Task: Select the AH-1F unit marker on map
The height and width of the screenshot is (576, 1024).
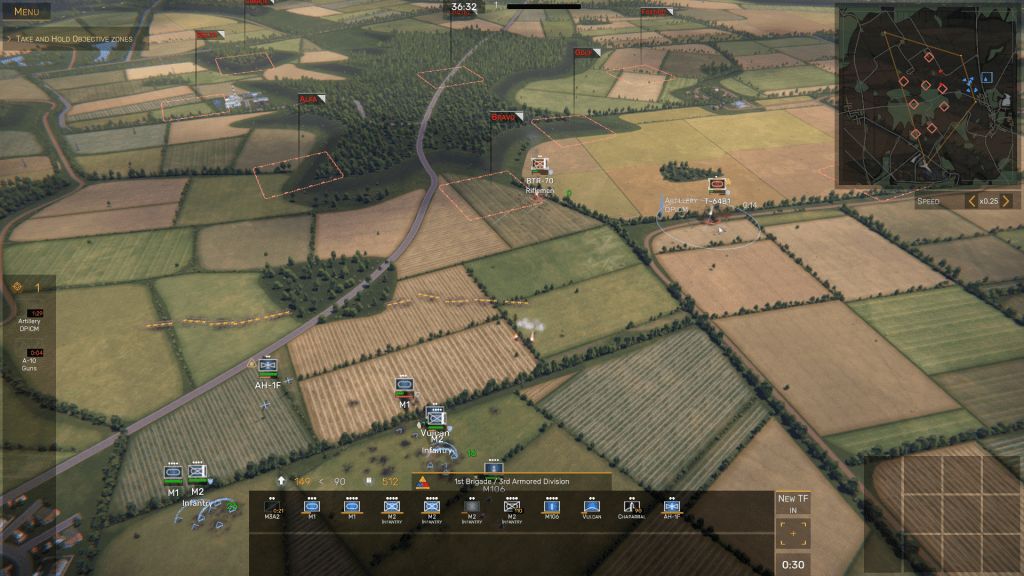Action: pos(267,367)
